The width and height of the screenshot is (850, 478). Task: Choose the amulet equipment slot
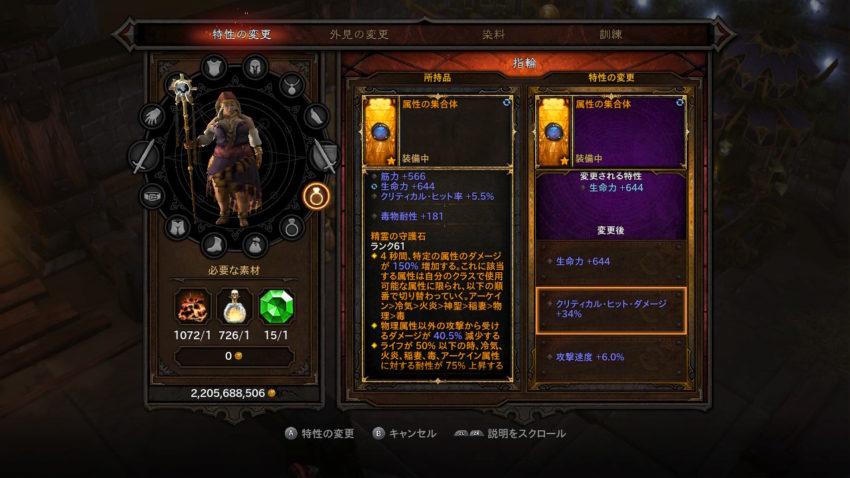(x=291, y=85)
